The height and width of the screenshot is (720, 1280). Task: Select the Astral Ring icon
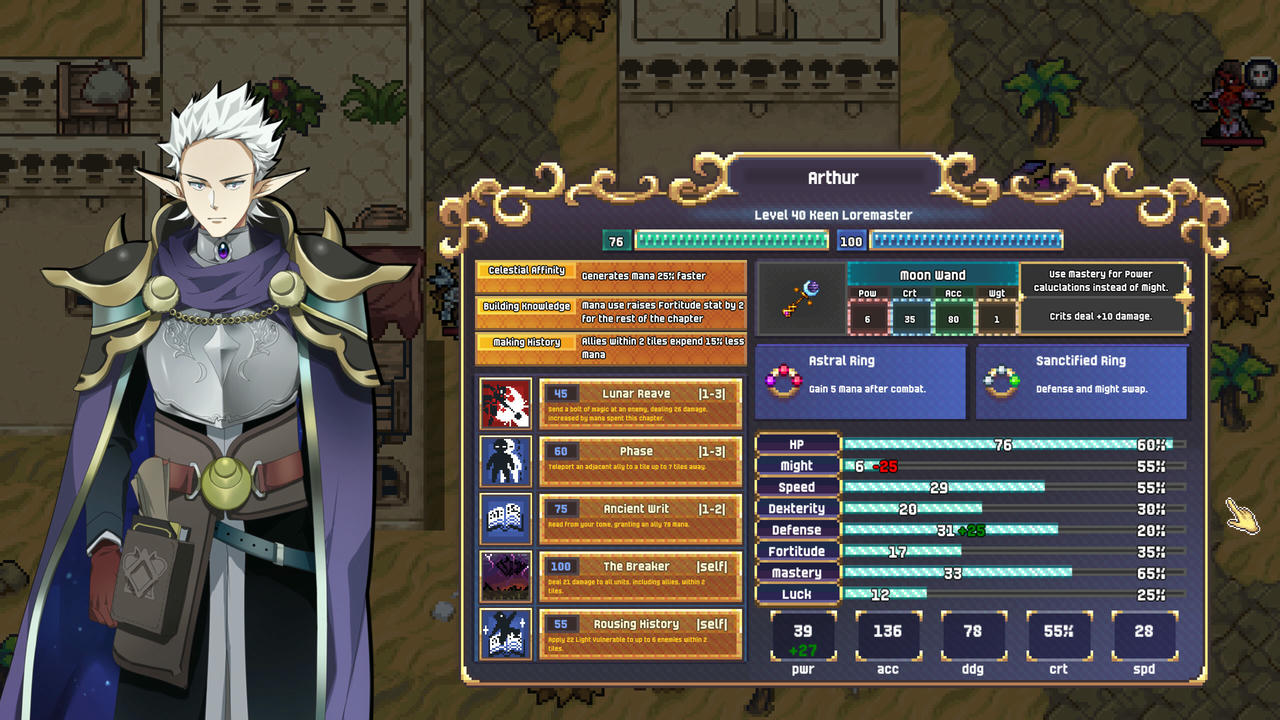787,381
